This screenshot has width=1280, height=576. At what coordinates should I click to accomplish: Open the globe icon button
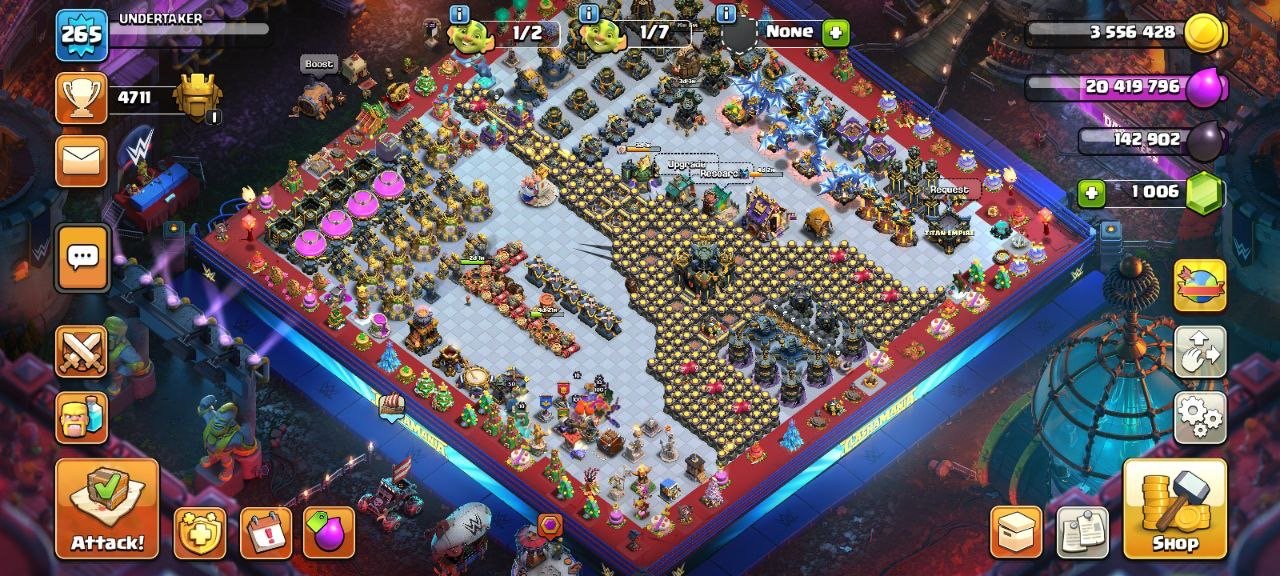click(x=1200, y=286)
